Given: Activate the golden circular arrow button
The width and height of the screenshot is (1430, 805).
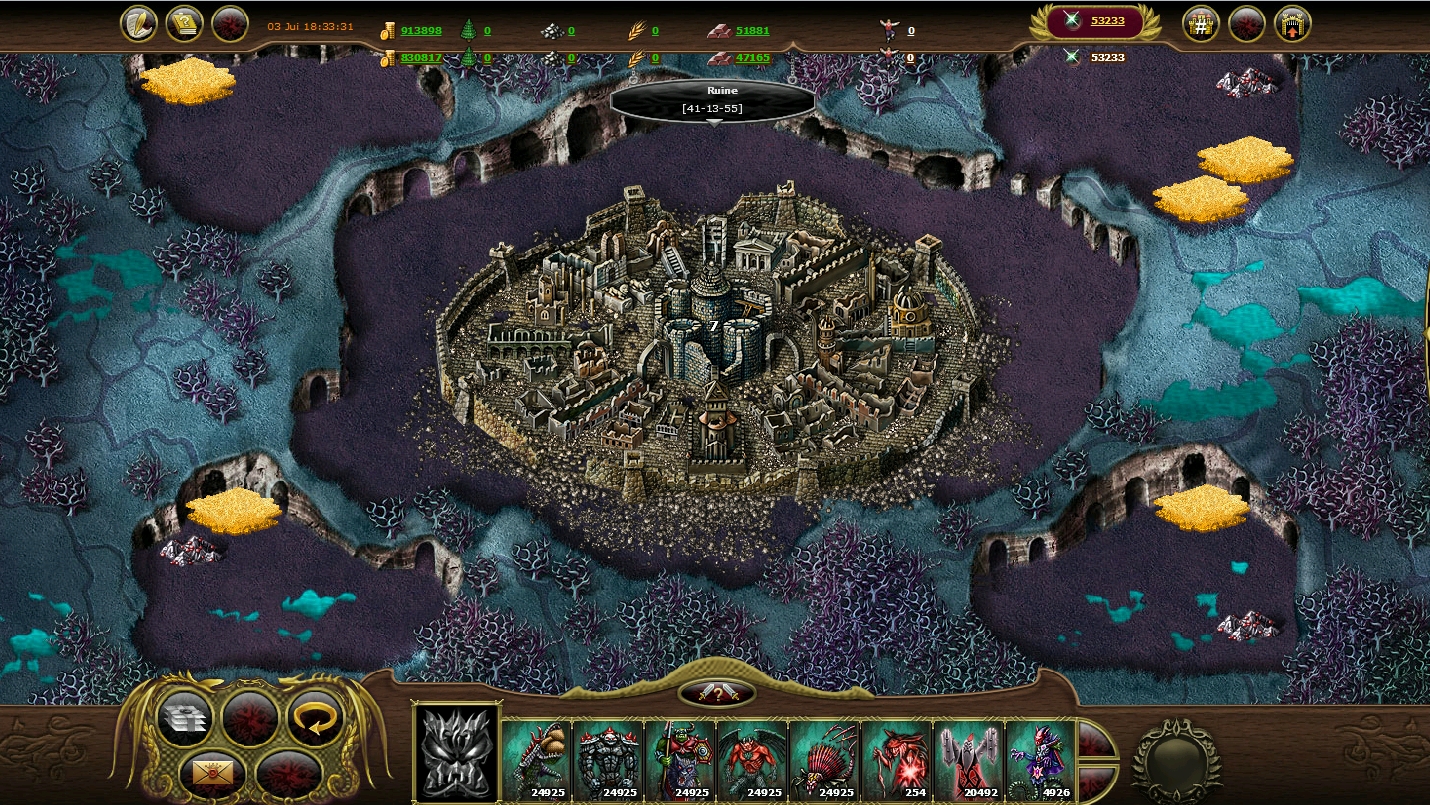Looking at the screenshot, I should coord(315,717).
